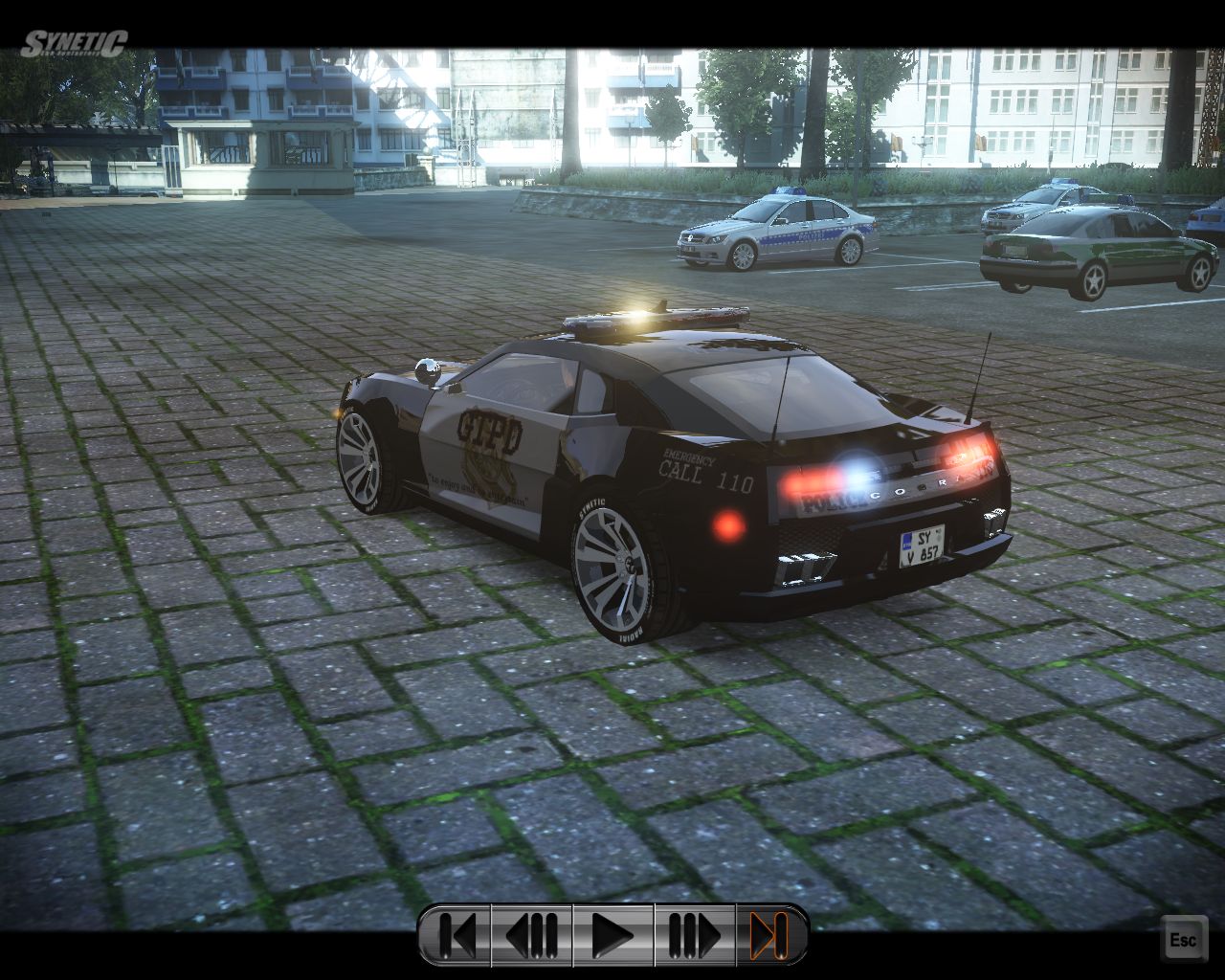1225x980 pixels.
Task: Skip to the end of the replay
Action: tap(770, 935)
